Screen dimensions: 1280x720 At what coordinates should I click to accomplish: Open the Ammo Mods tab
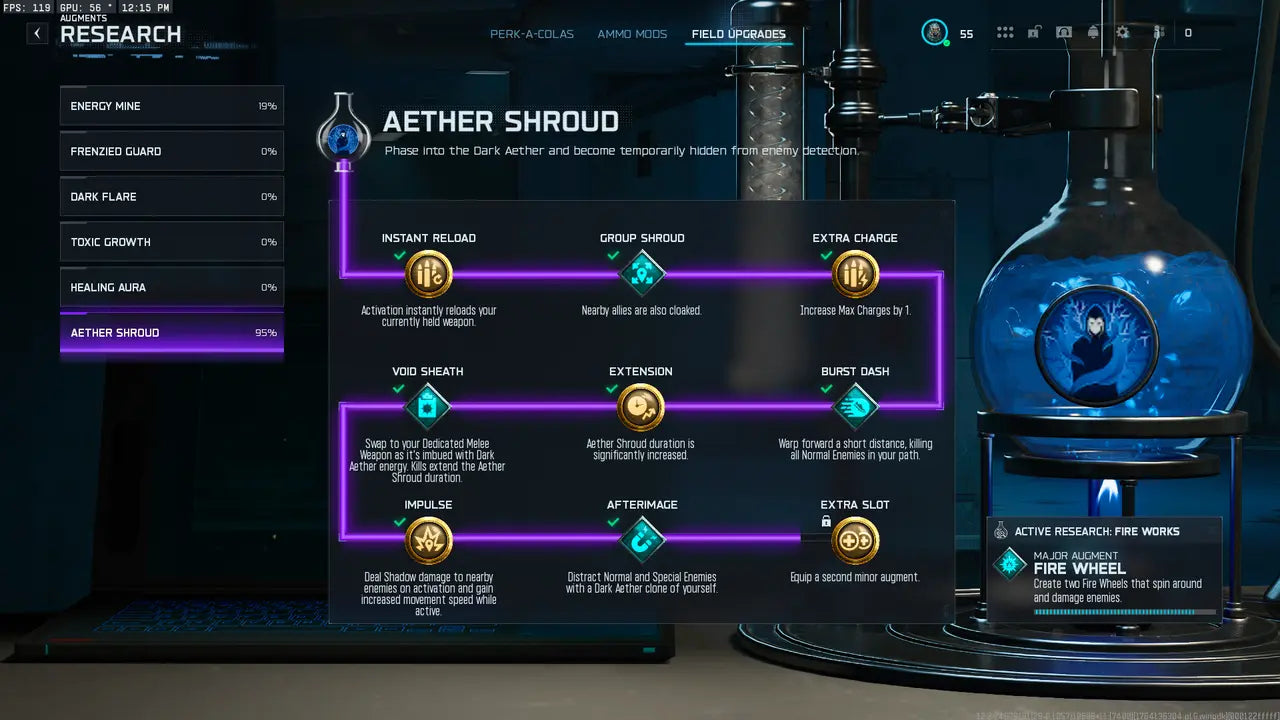632,34
